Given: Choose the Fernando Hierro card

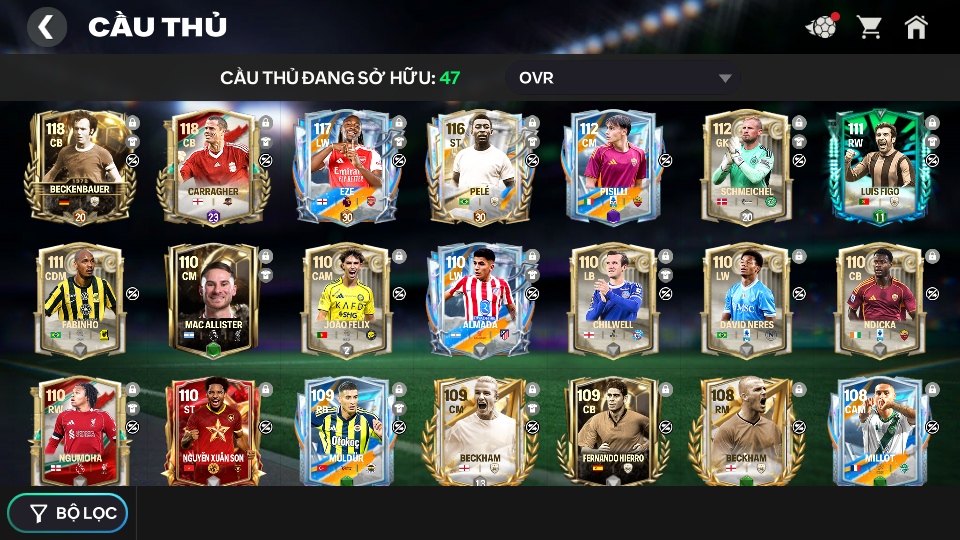Looking at the screenshot, I should click(613, 430).
